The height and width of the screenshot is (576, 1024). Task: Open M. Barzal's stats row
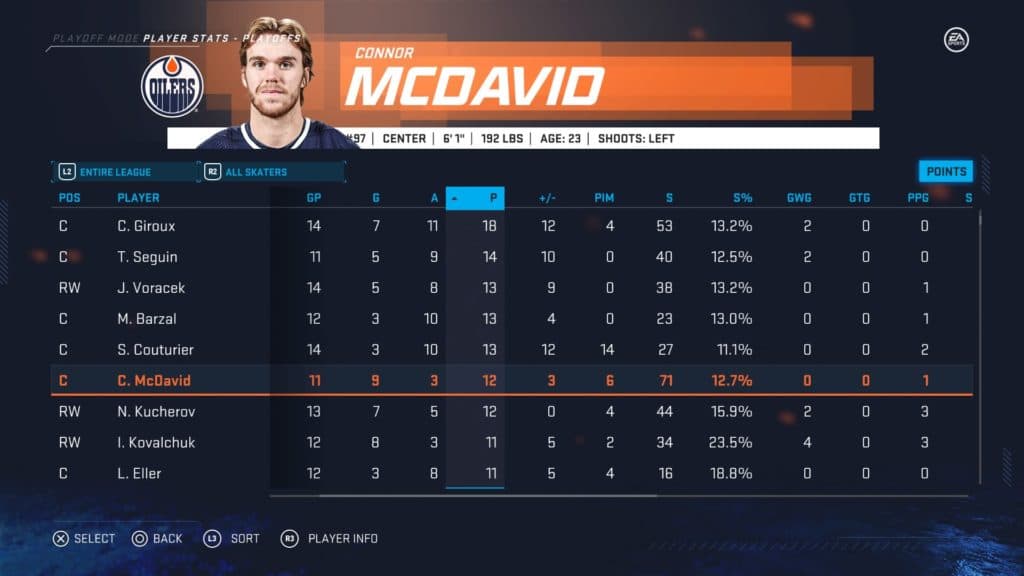(146, 319)
